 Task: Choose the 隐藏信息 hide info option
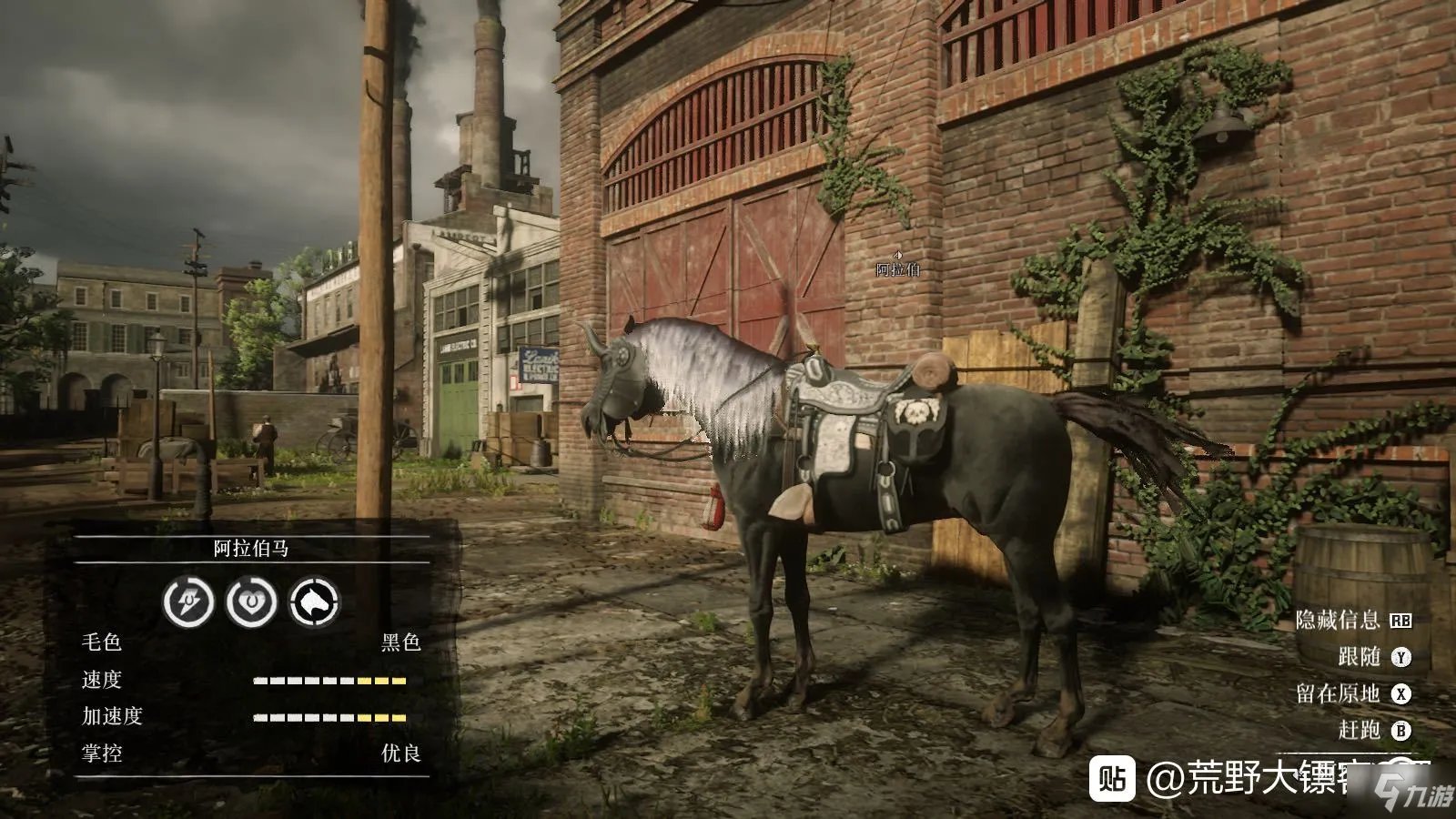point(1352,620)
